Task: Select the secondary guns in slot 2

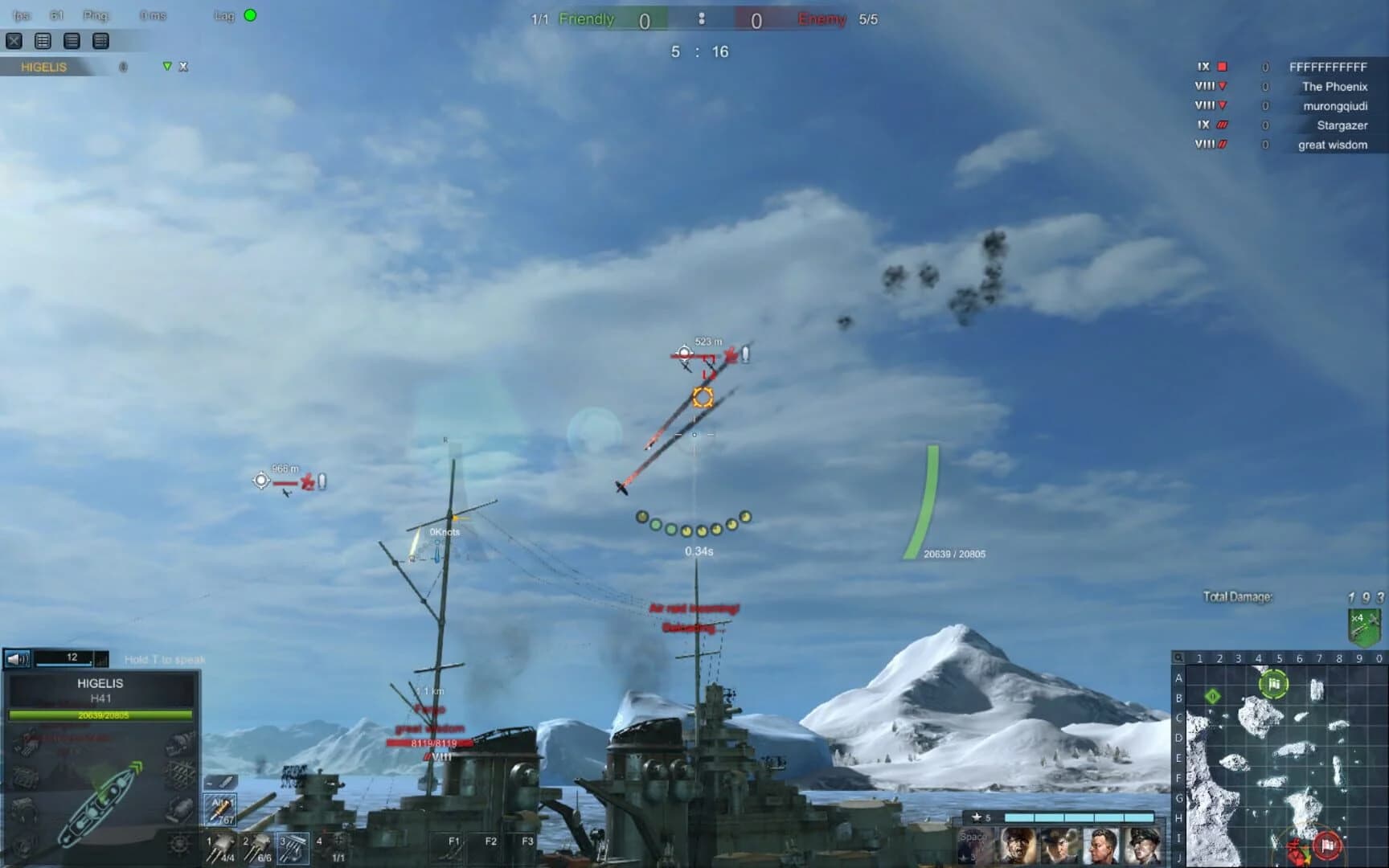Action: pos(256,848)
